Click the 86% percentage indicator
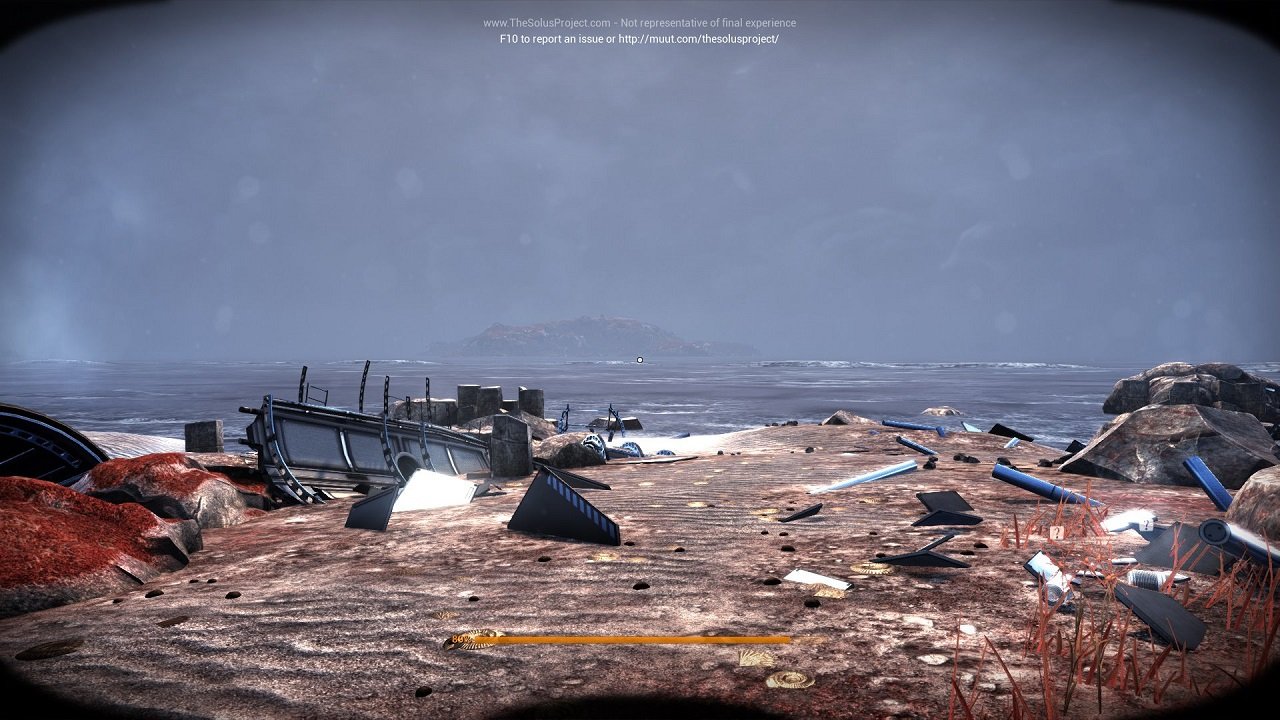1280x720 pixels. 462,637
